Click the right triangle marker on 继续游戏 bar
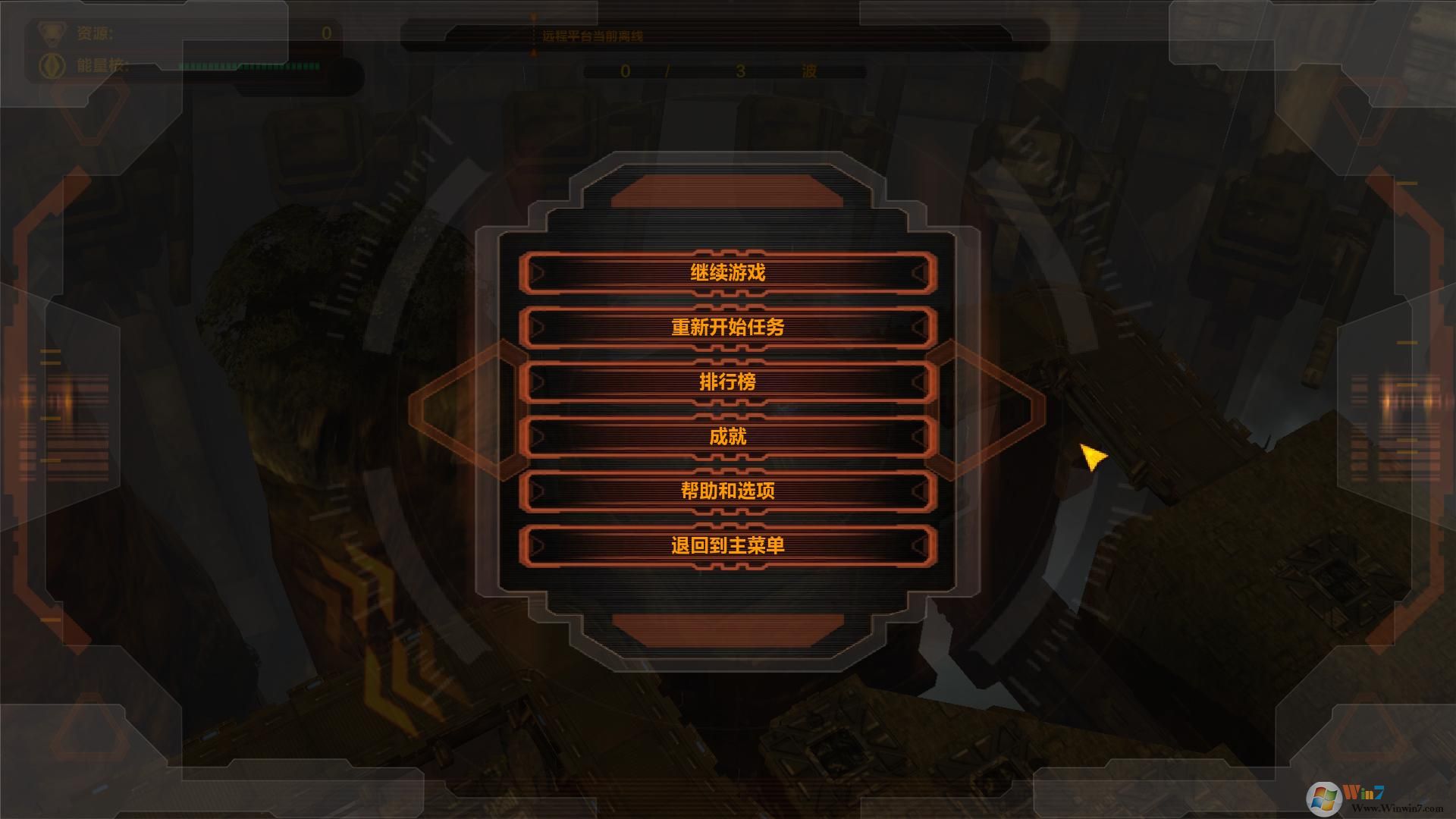Image resolution: width=1456 pixels, height=819 pixels. pyautogui.click(x=920, y=272)
